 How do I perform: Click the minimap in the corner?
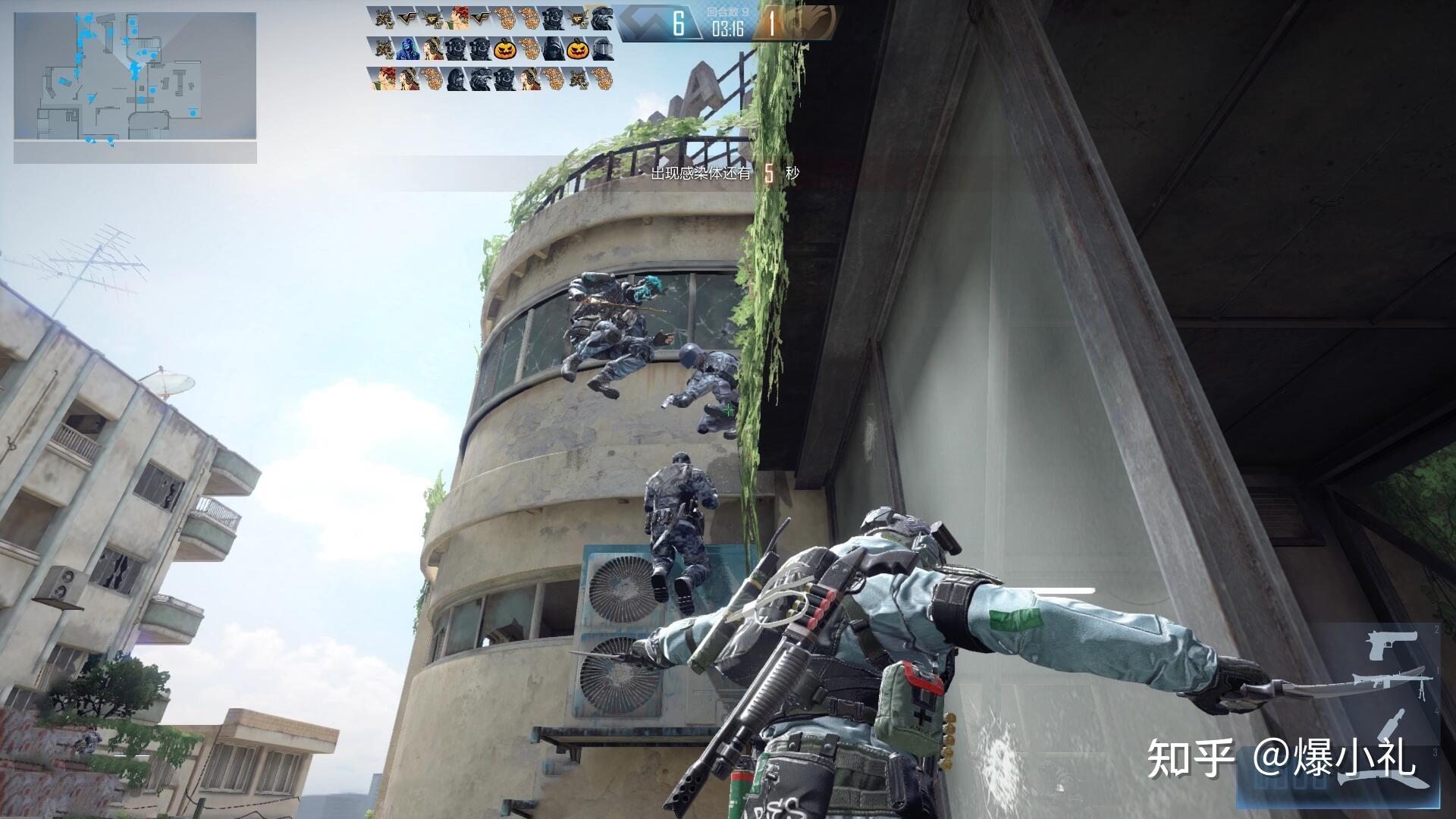pos(135,77)
